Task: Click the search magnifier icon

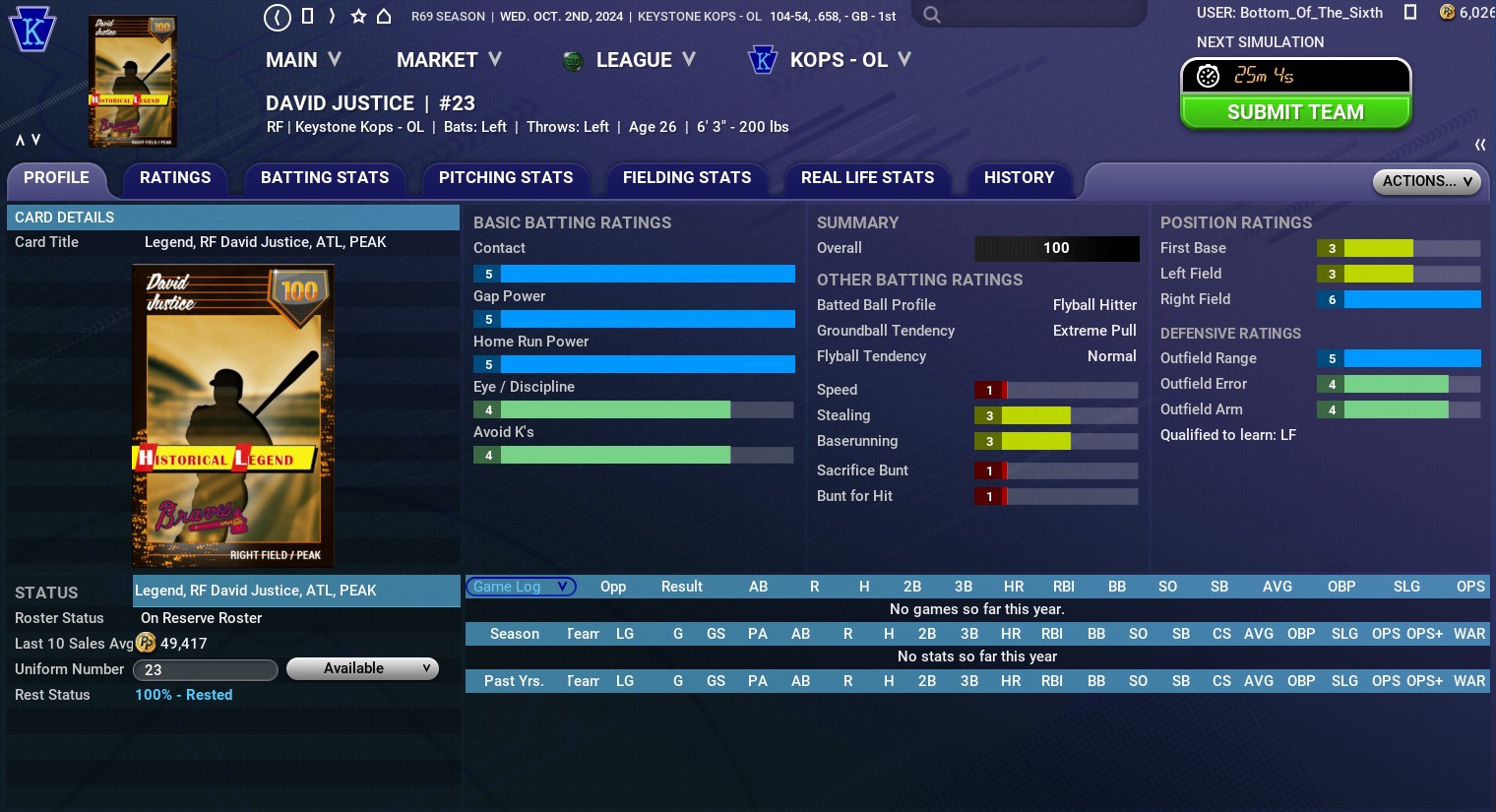Action: (932, 16)
